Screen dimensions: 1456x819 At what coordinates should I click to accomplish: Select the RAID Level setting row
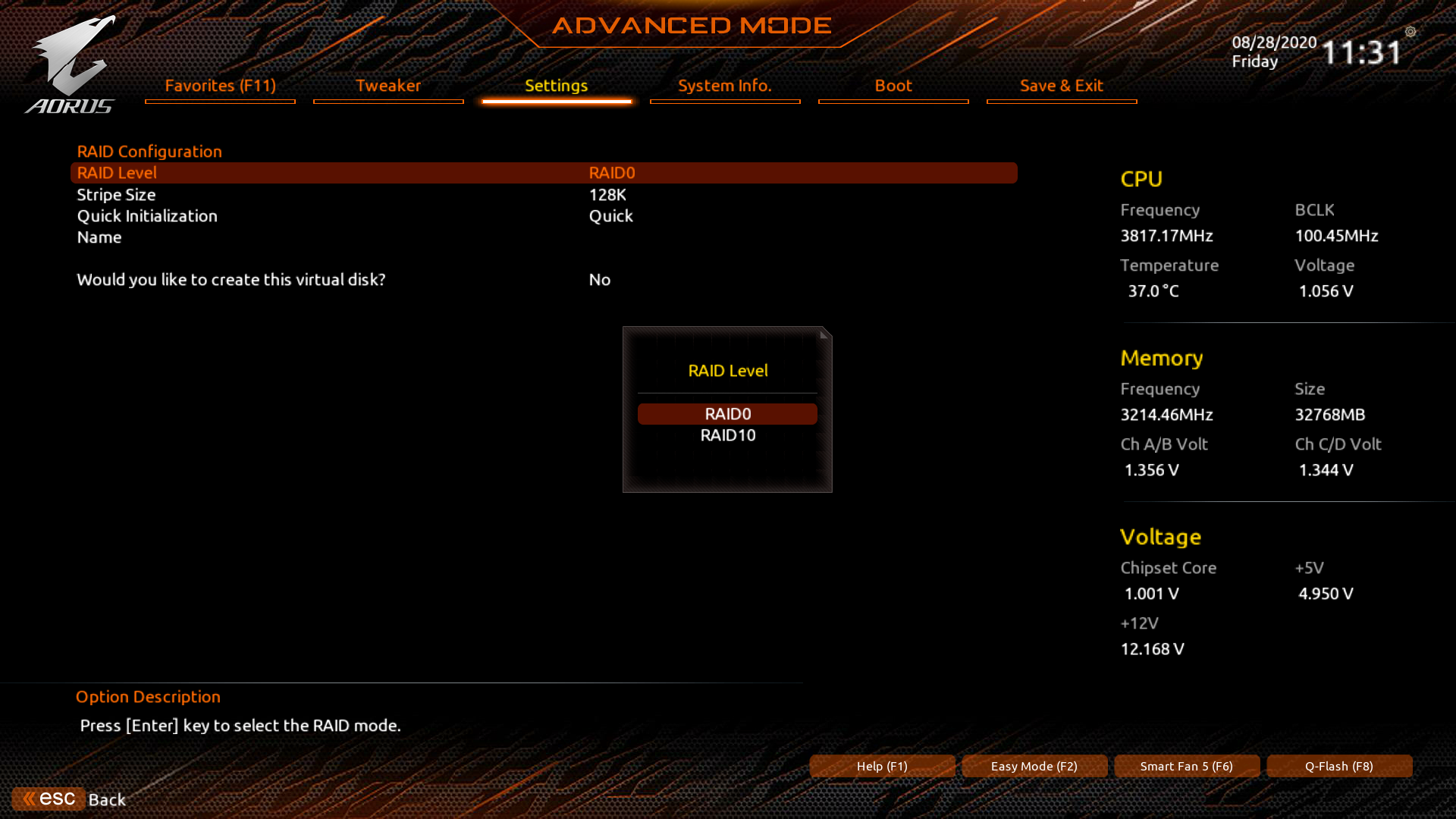coord(543,173)
